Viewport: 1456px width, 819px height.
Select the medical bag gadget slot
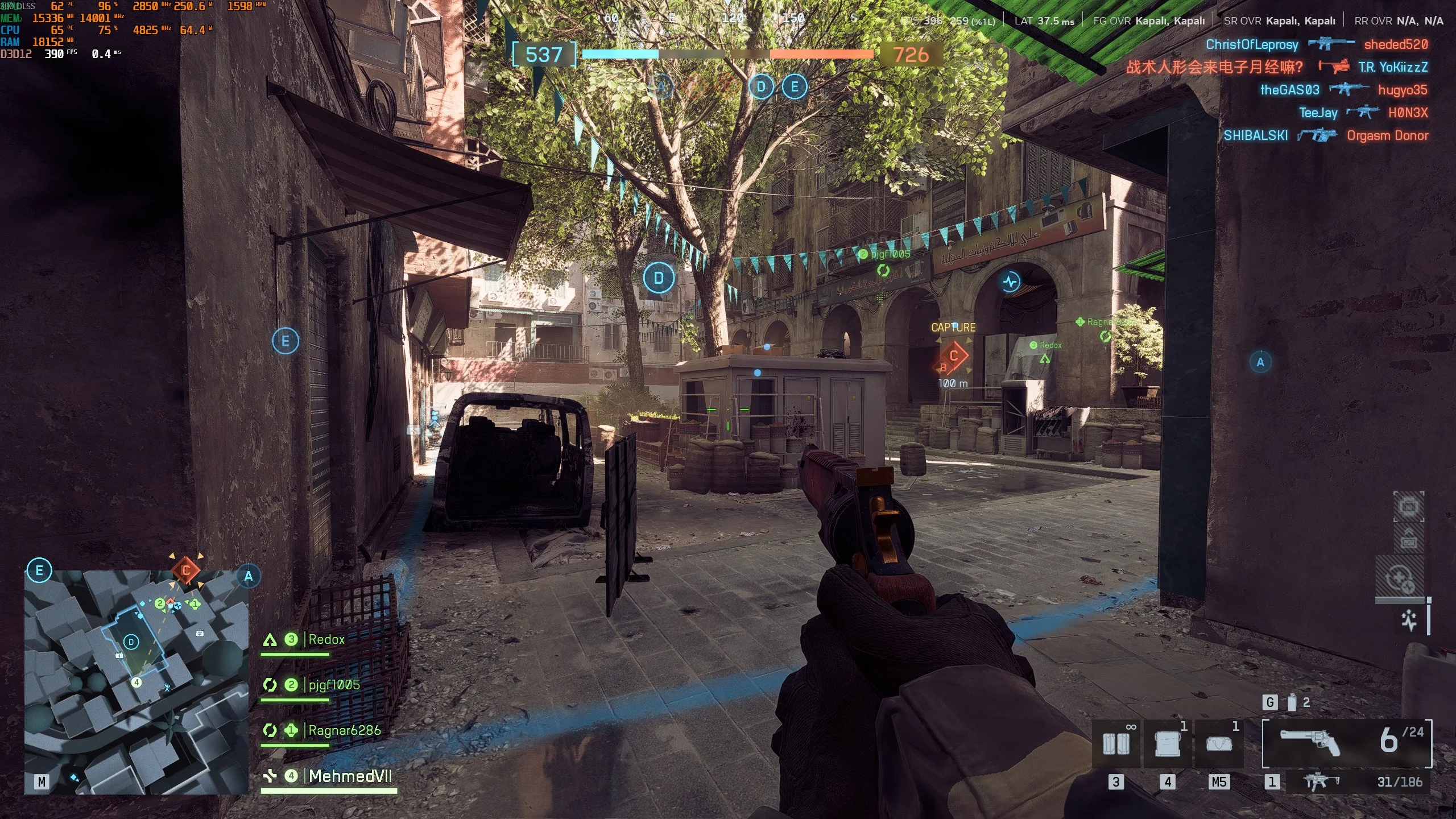(1218, 743)
